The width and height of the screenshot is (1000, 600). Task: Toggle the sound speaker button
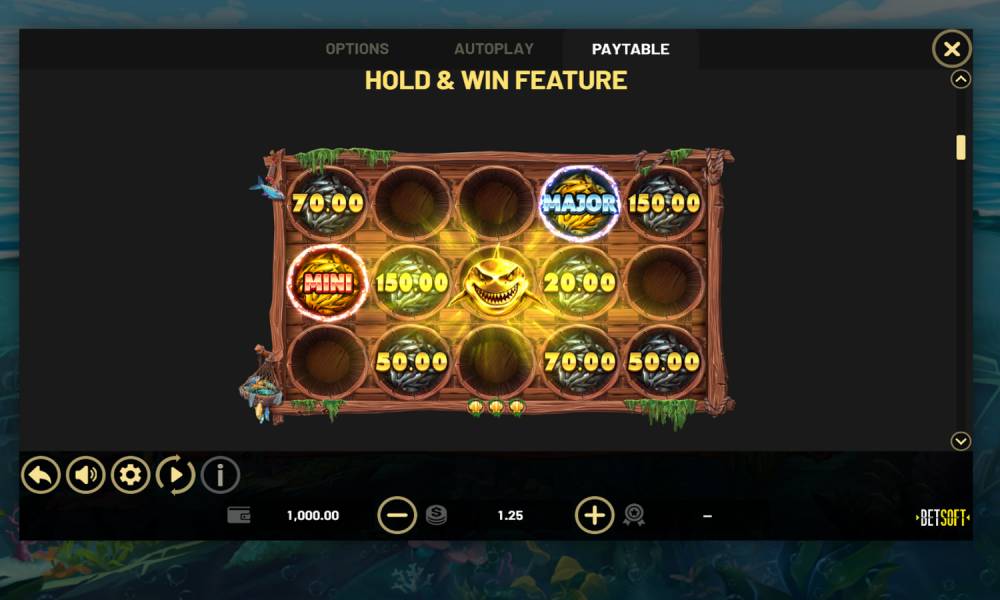tap(86, 475)
